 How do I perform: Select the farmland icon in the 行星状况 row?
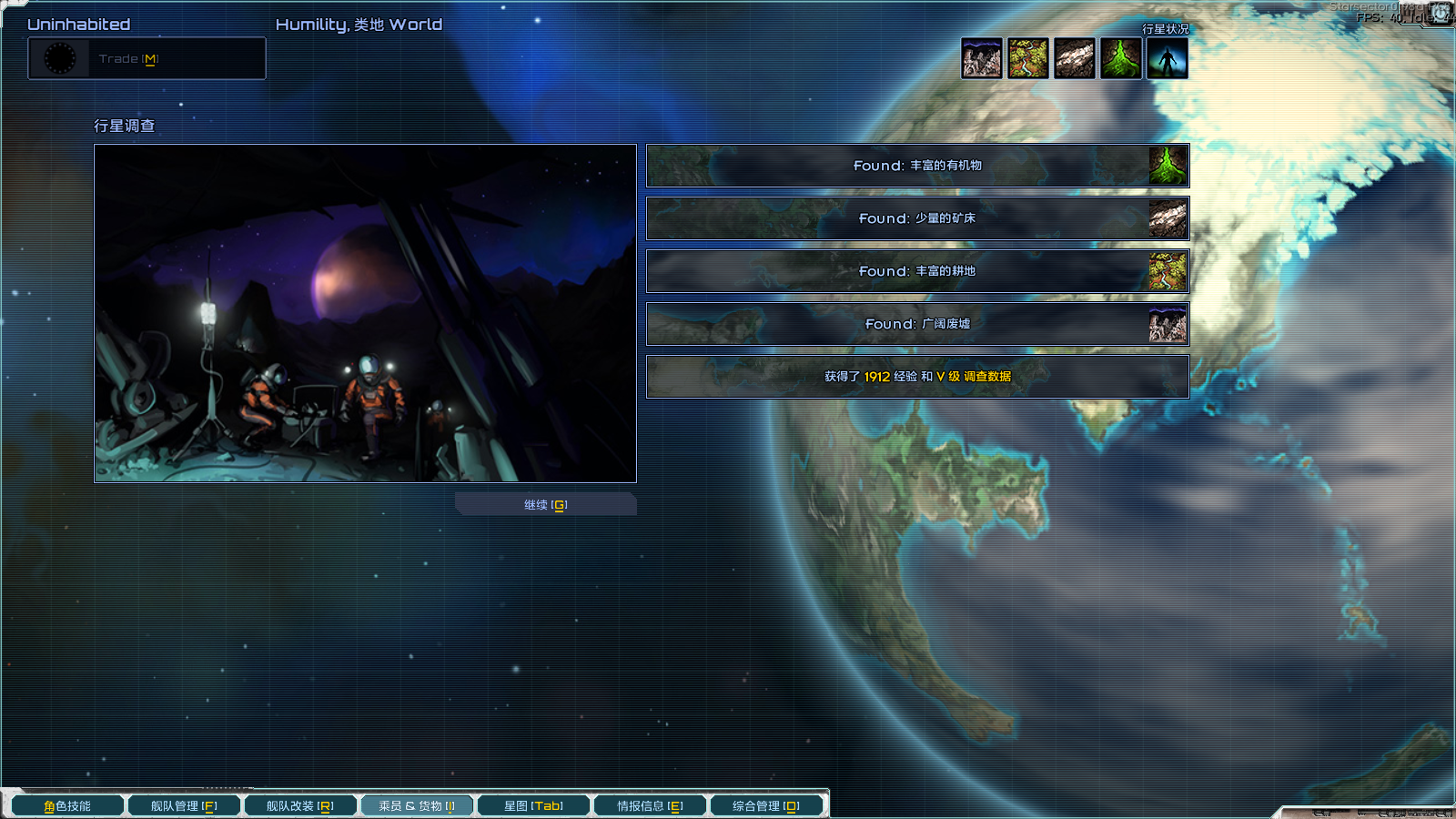tap(1028, 59)
